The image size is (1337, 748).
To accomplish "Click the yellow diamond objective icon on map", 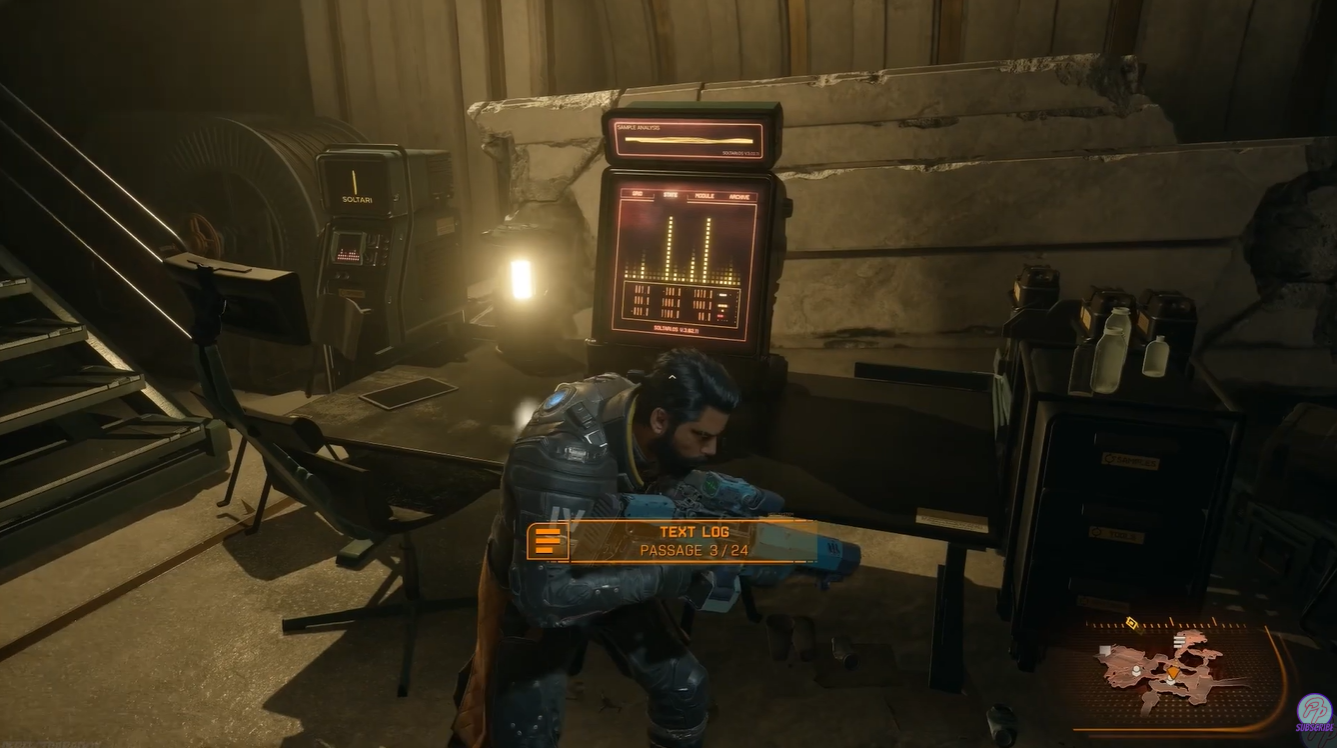I will [x=1131, y=622].
